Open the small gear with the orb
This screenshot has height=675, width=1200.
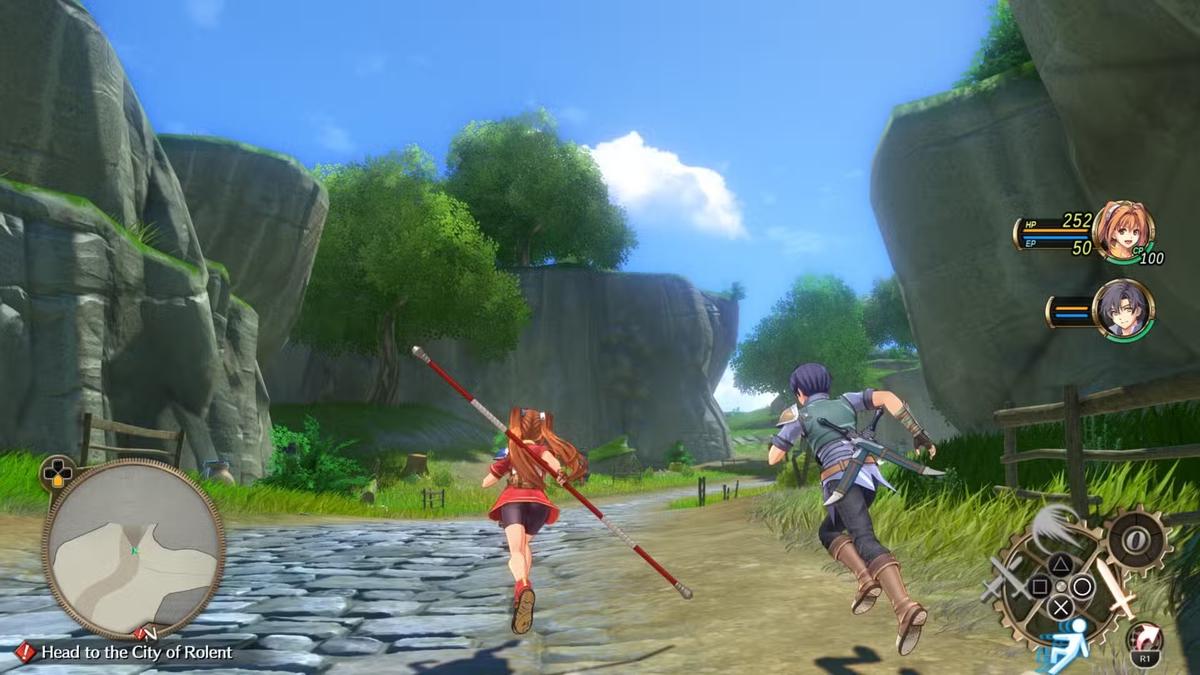pos(1139,540)
